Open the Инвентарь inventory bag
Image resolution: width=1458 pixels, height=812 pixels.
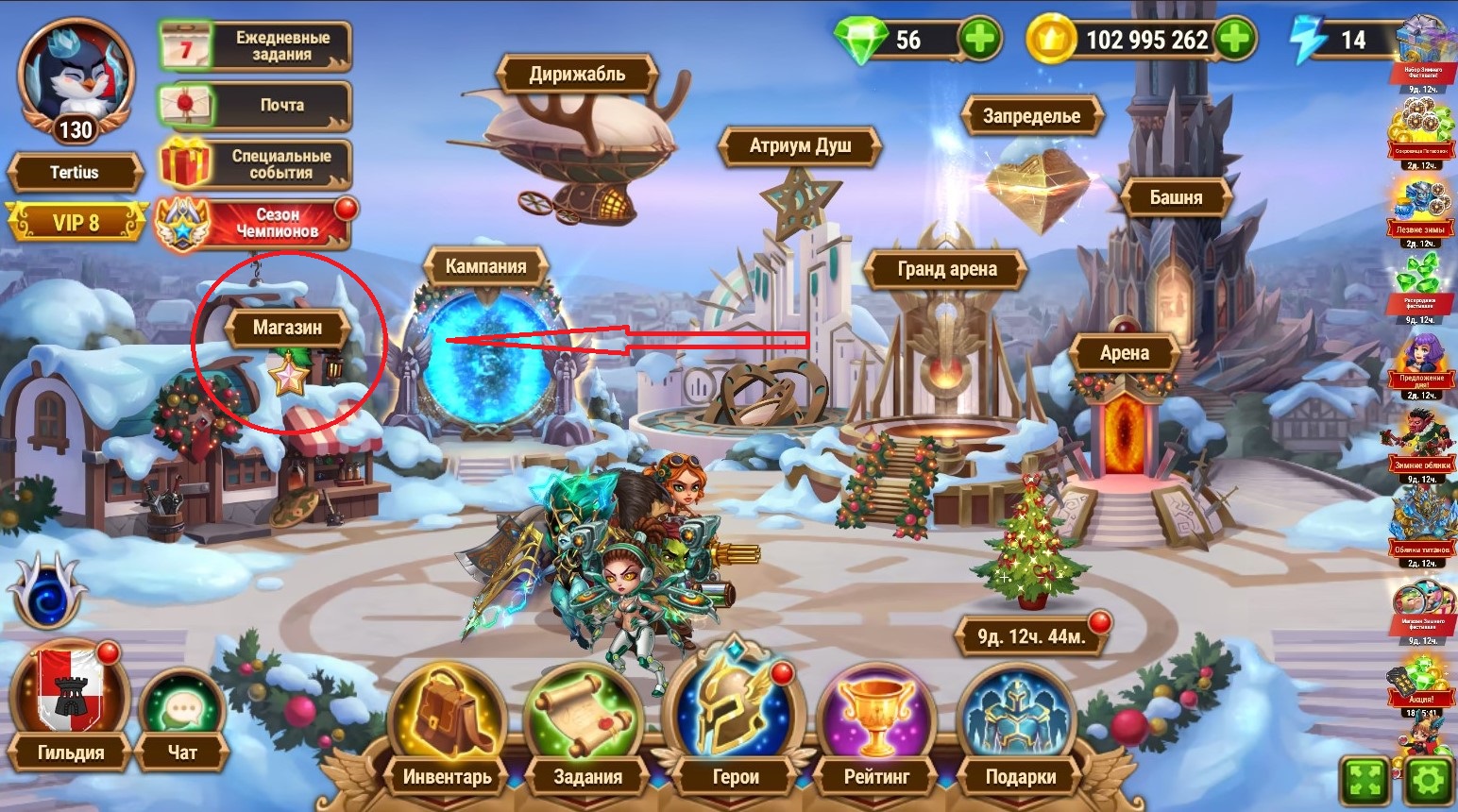click(x=448, y=727)
